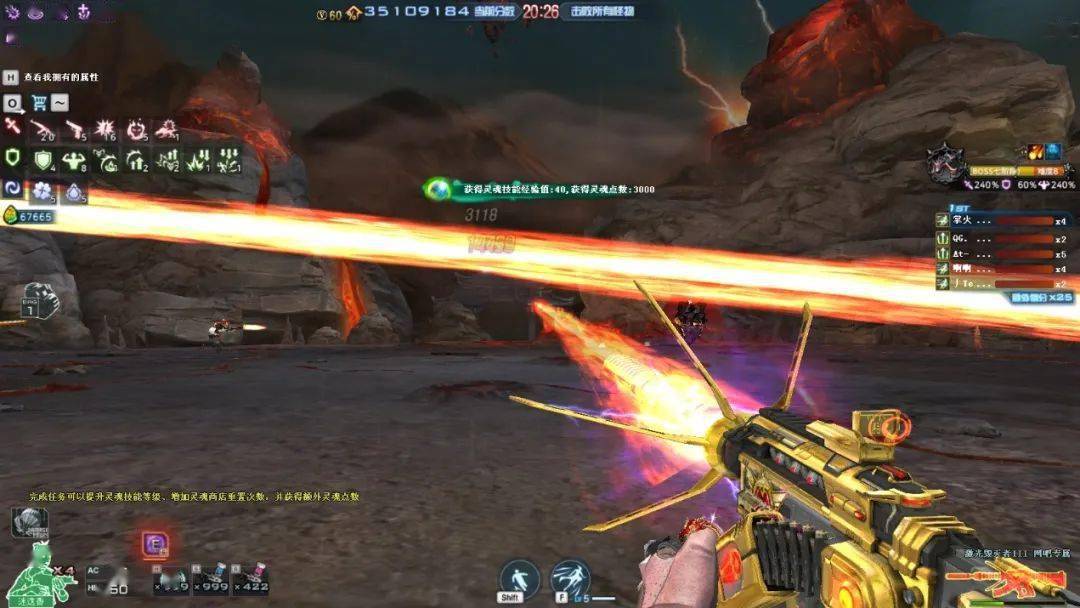Image resolution: width=1080 pixels, height=608 pixels.
Task: Click the boss portrait icon
Action: pos(944,163)
